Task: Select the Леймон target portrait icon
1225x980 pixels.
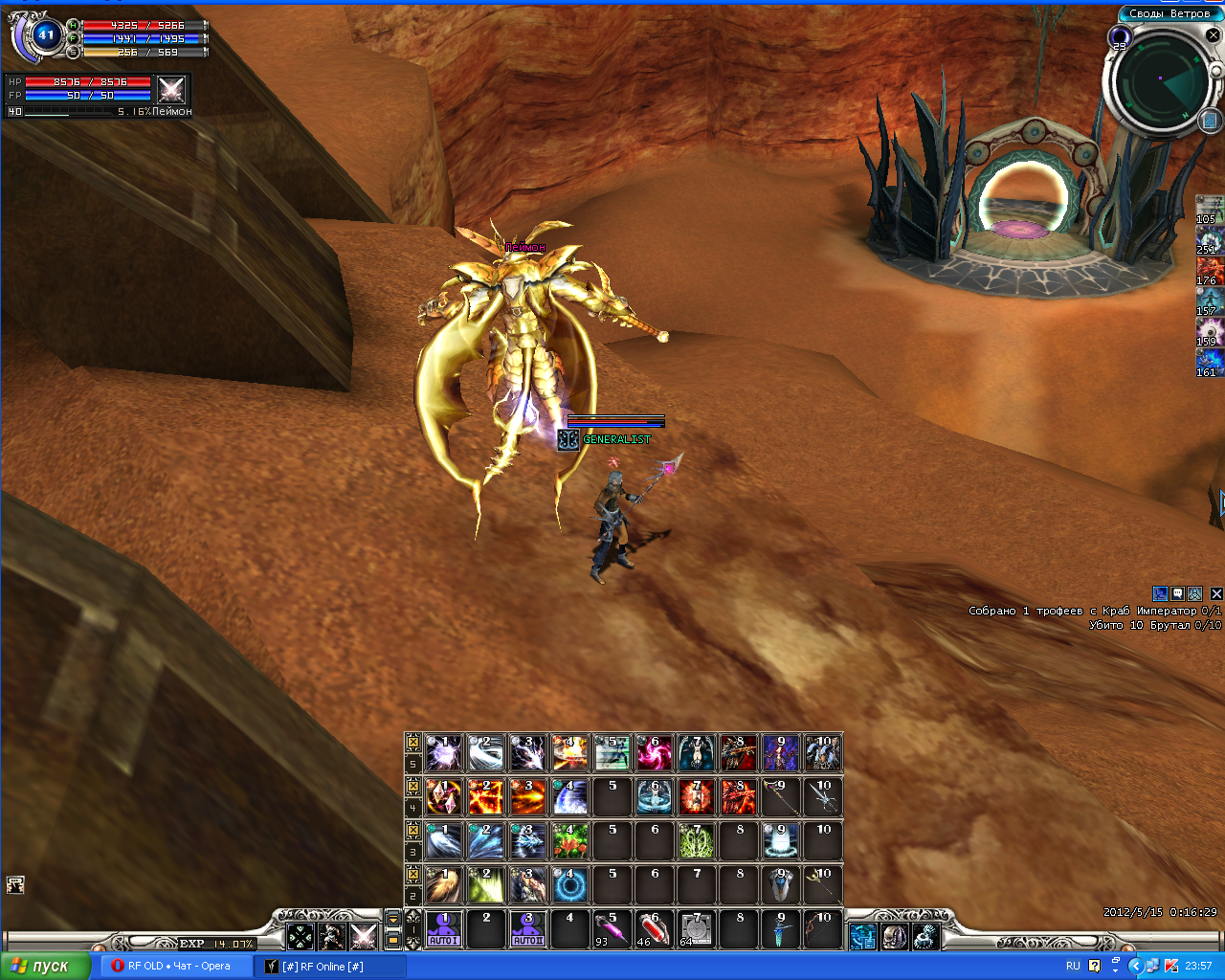Action: point(171,90)
